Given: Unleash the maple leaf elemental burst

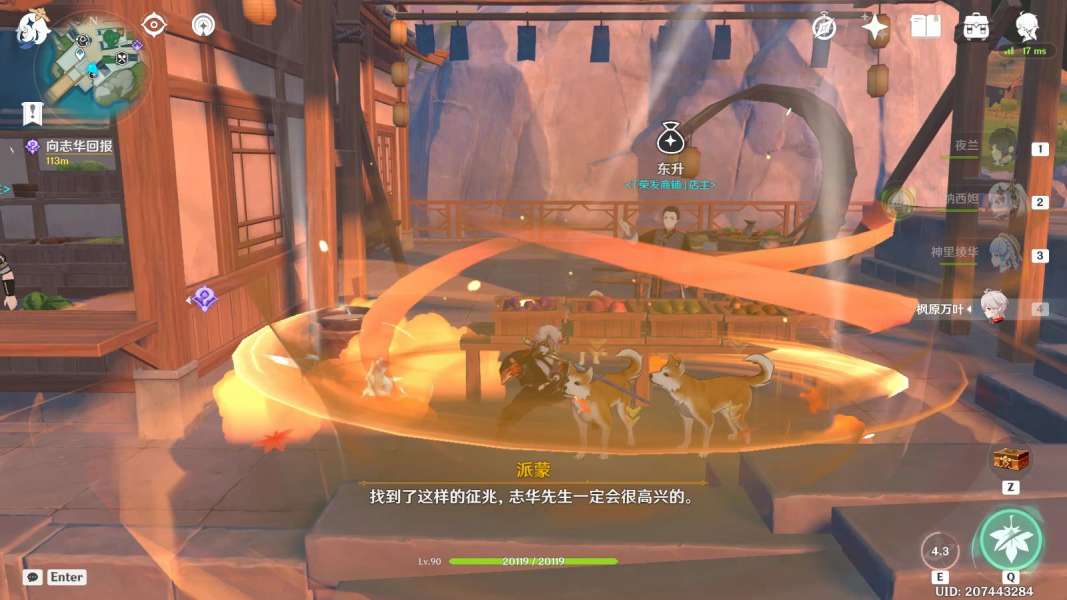Looking at the screenshot, I should pos(1010,541).
